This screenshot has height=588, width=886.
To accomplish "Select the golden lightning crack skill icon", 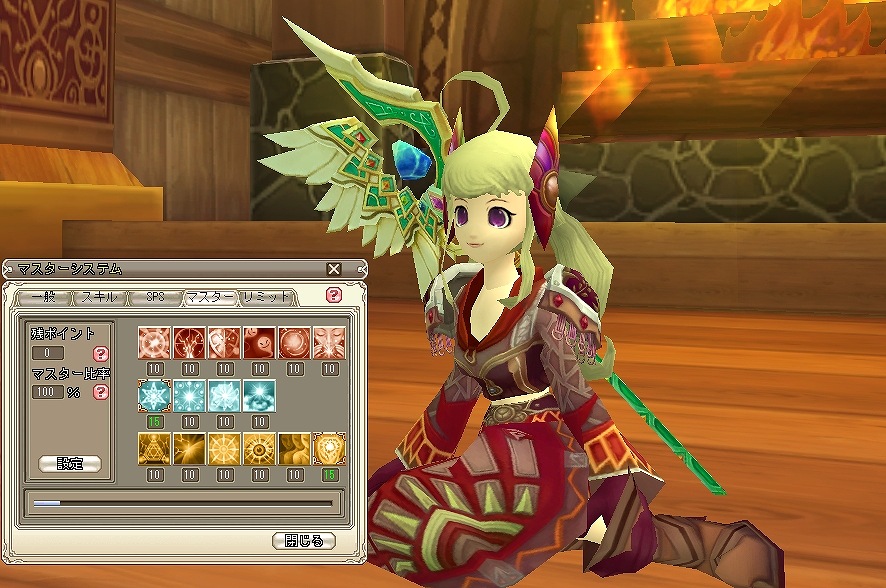I will 188,449.
